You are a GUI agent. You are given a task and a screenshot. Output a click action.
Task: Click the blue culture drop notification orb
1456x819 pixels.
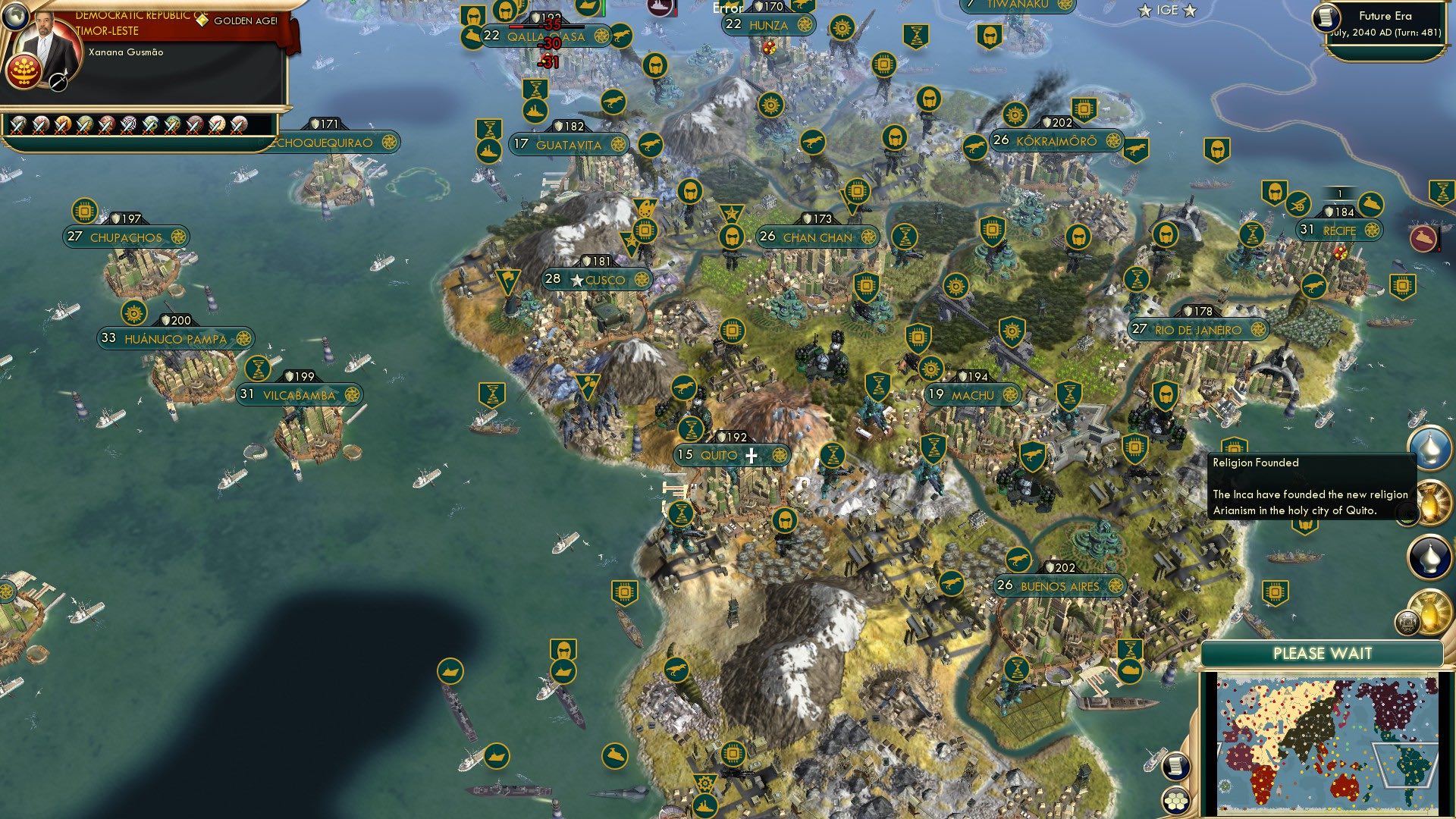click(x=1429, y=450)
